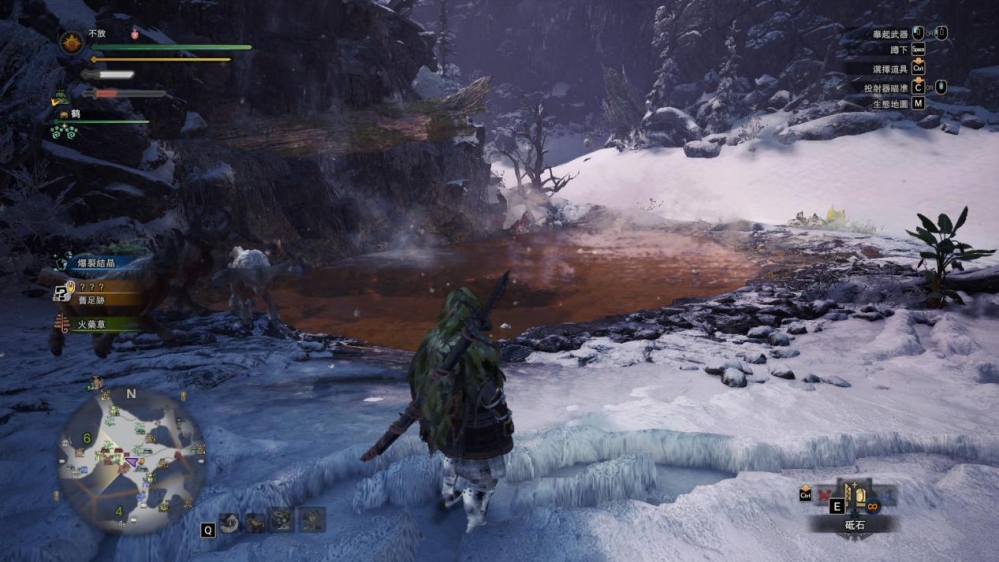The height and width of the screenshot is (562, 999).
Task: Choose the spiral horn mantle slot
Action: click(230, 521)
